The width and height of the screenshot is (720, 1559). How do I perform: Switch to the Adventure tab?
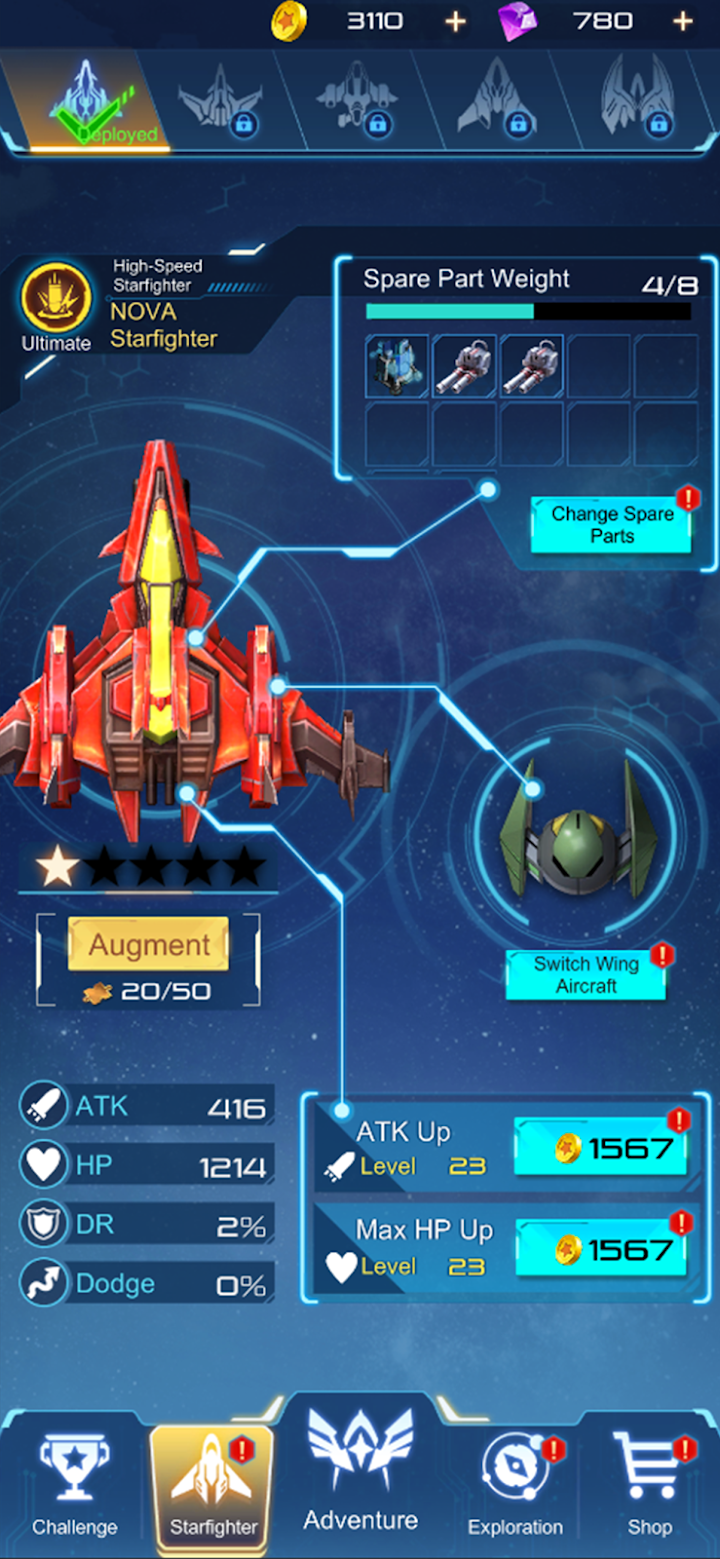[x=361, y=1475]
